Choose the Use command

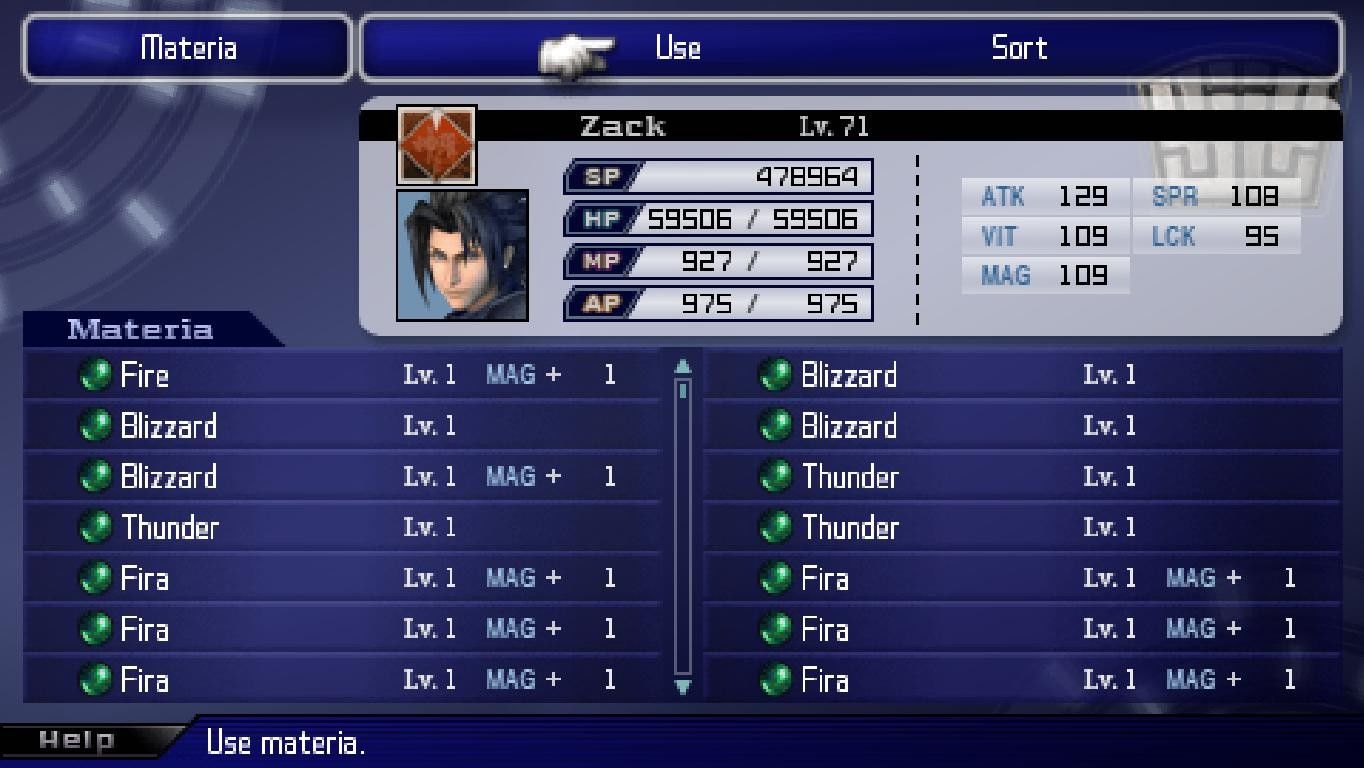click(677, 48)
